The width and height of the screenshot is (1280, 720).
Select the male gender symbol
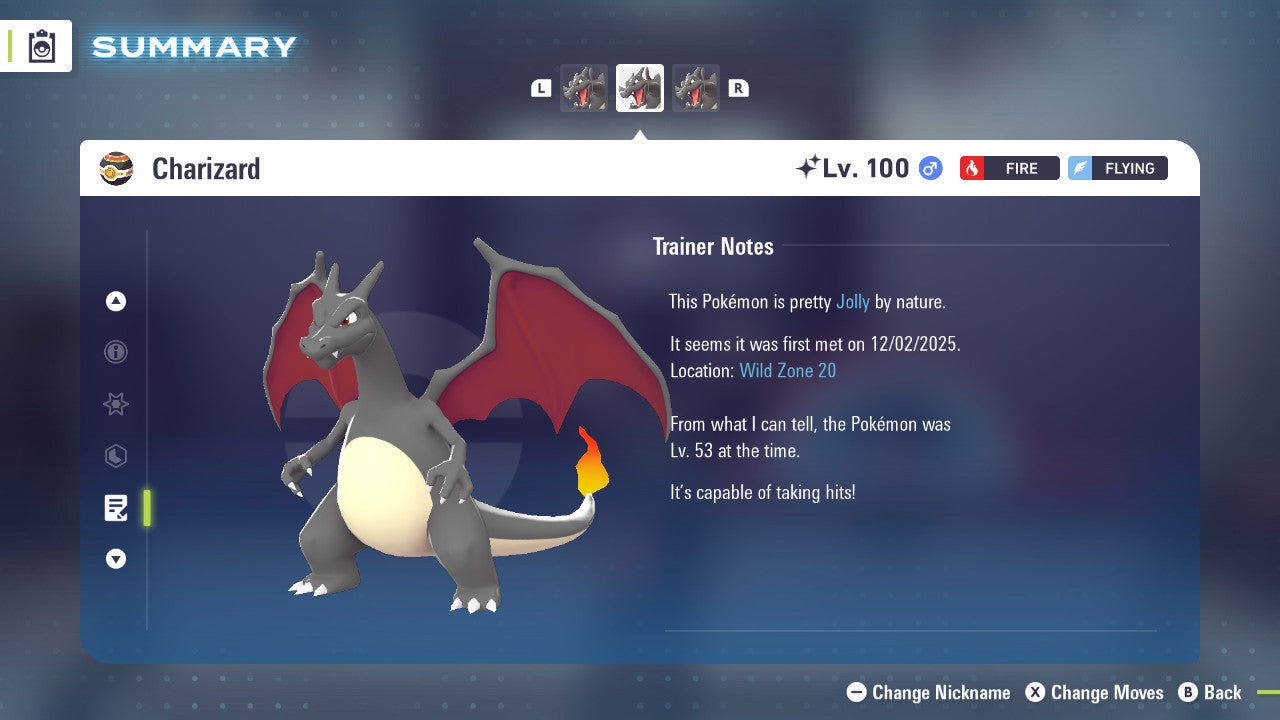tap(928, 168)
